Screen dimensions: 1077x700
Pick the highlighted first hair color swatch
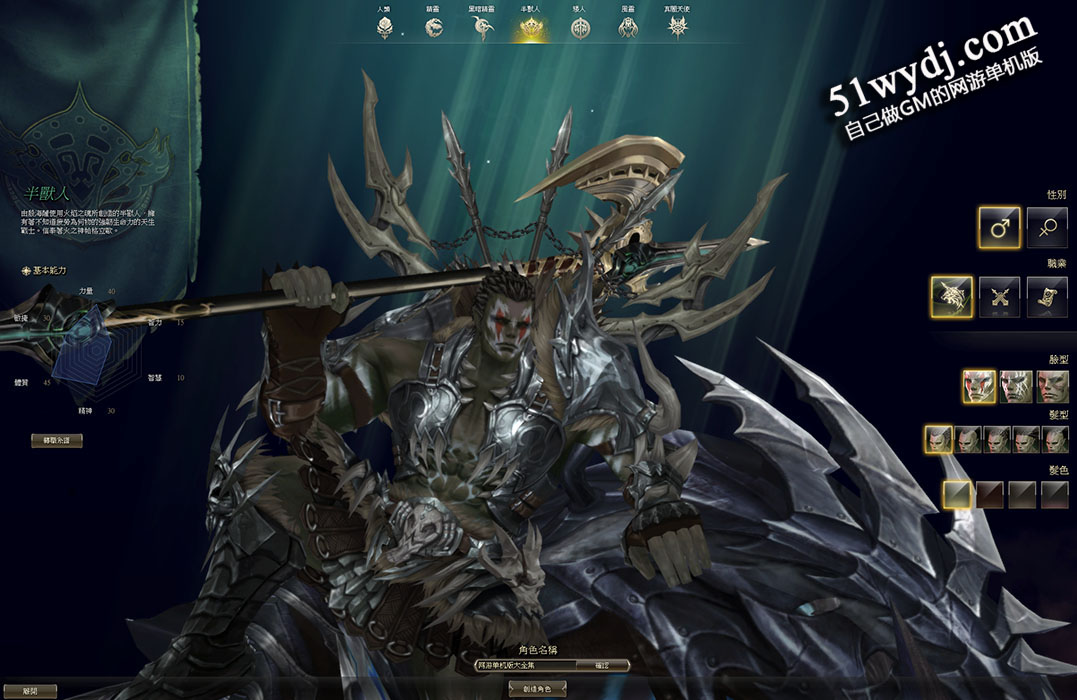pyautogui.click(x=957, y=493)
